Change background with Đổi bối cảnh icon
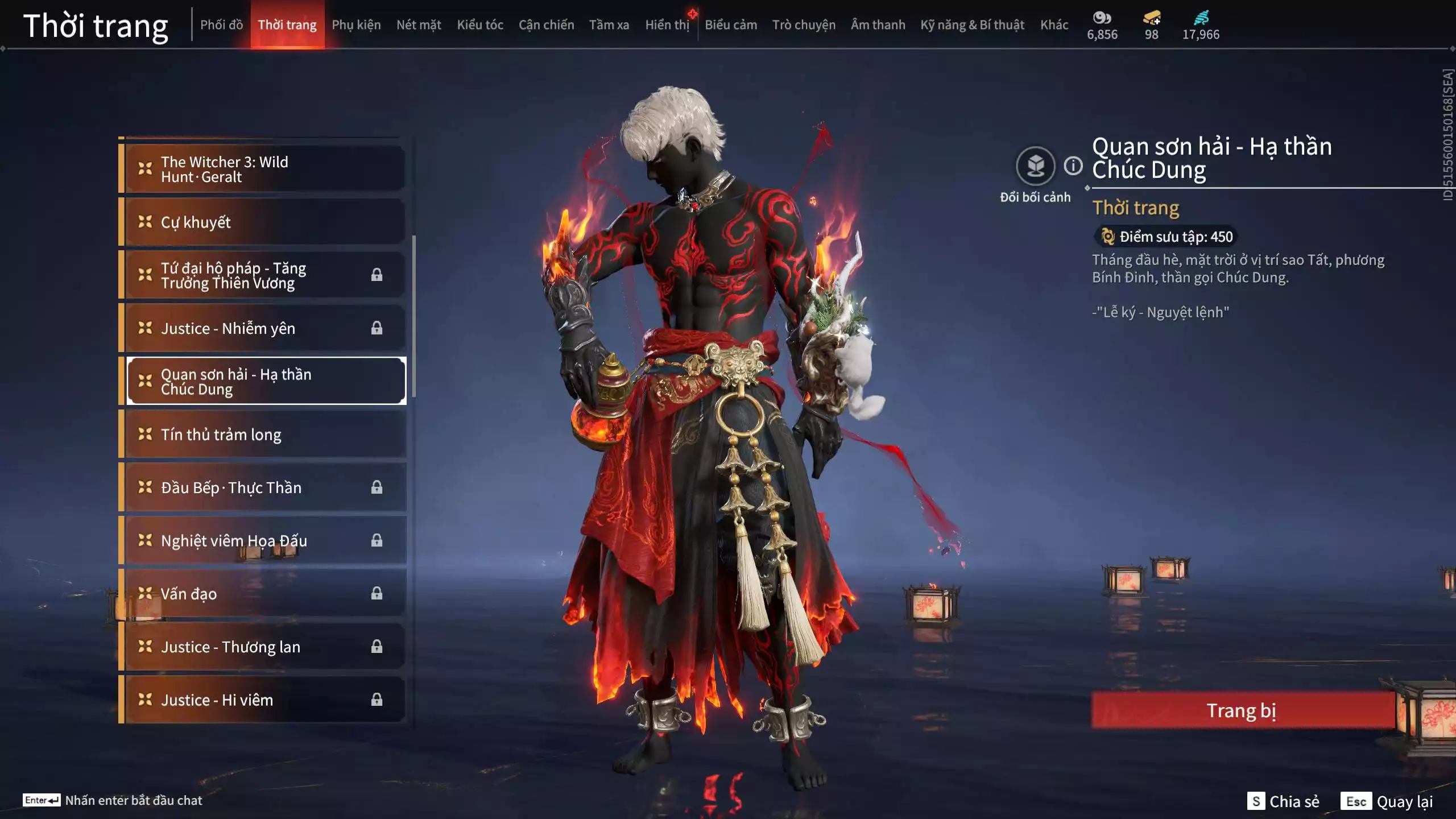This screenshot has width=1456, height=819. 1035,167
